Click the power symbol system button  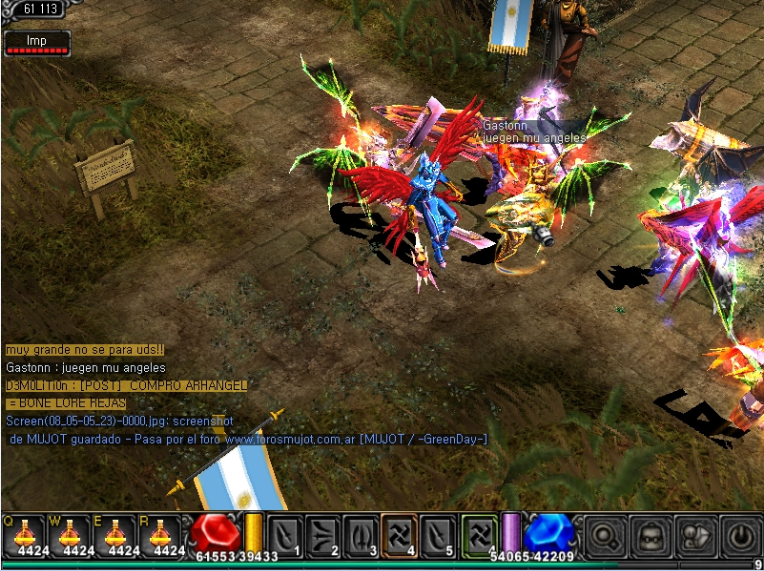(740, 535)
